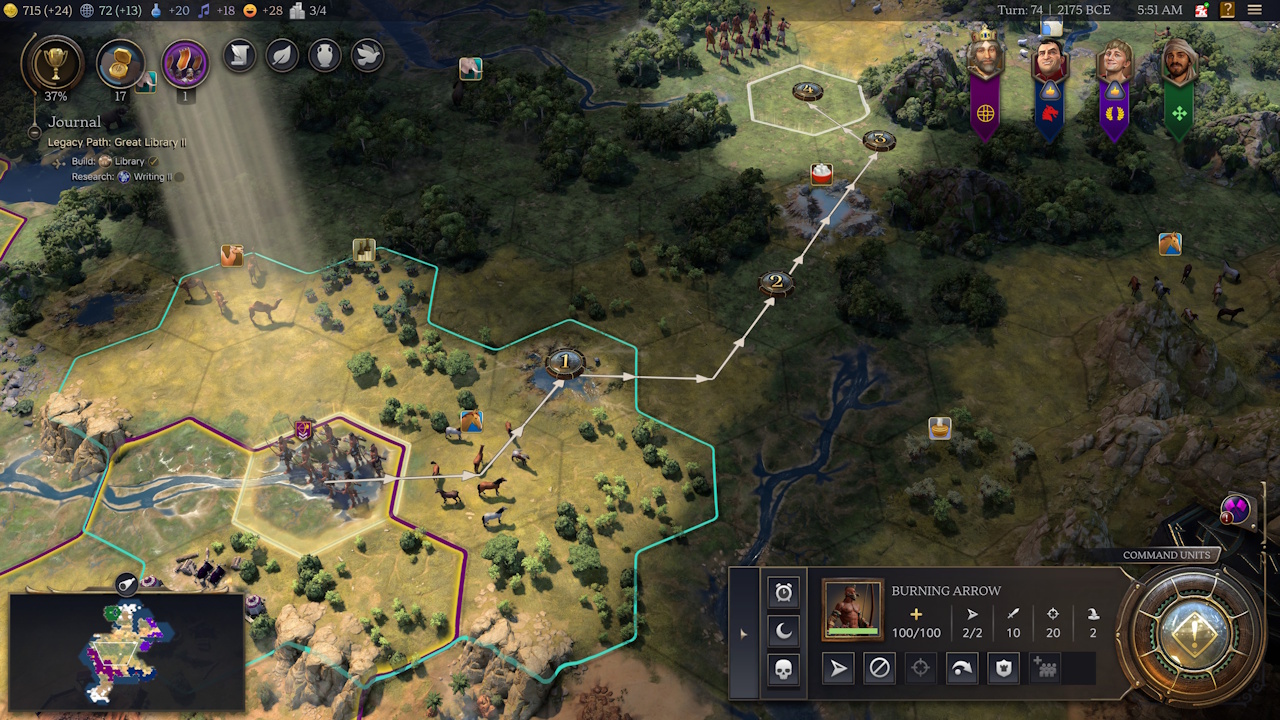Open the hamburger menu in the top-right
This screenshot has height=720, width=1280.
(1257, 11)
